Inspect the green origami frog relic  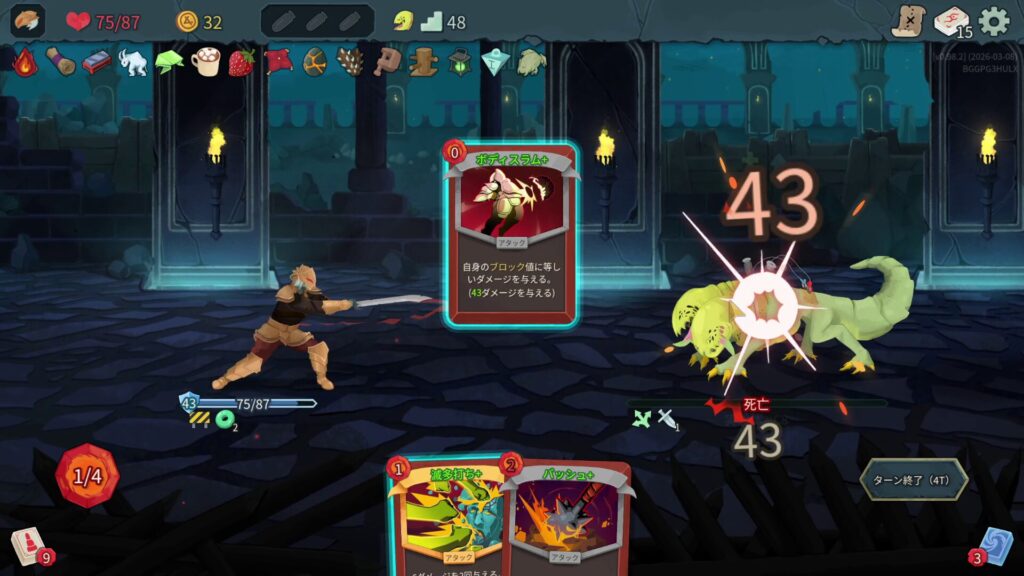pos(168,62)
